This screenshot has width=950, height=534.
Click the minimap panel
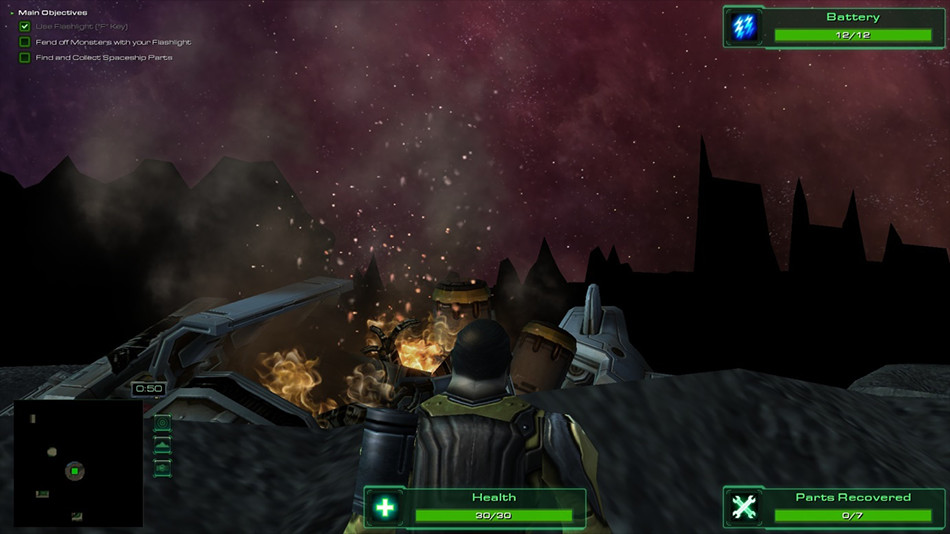pyautogui.click(x=77, y=463)
